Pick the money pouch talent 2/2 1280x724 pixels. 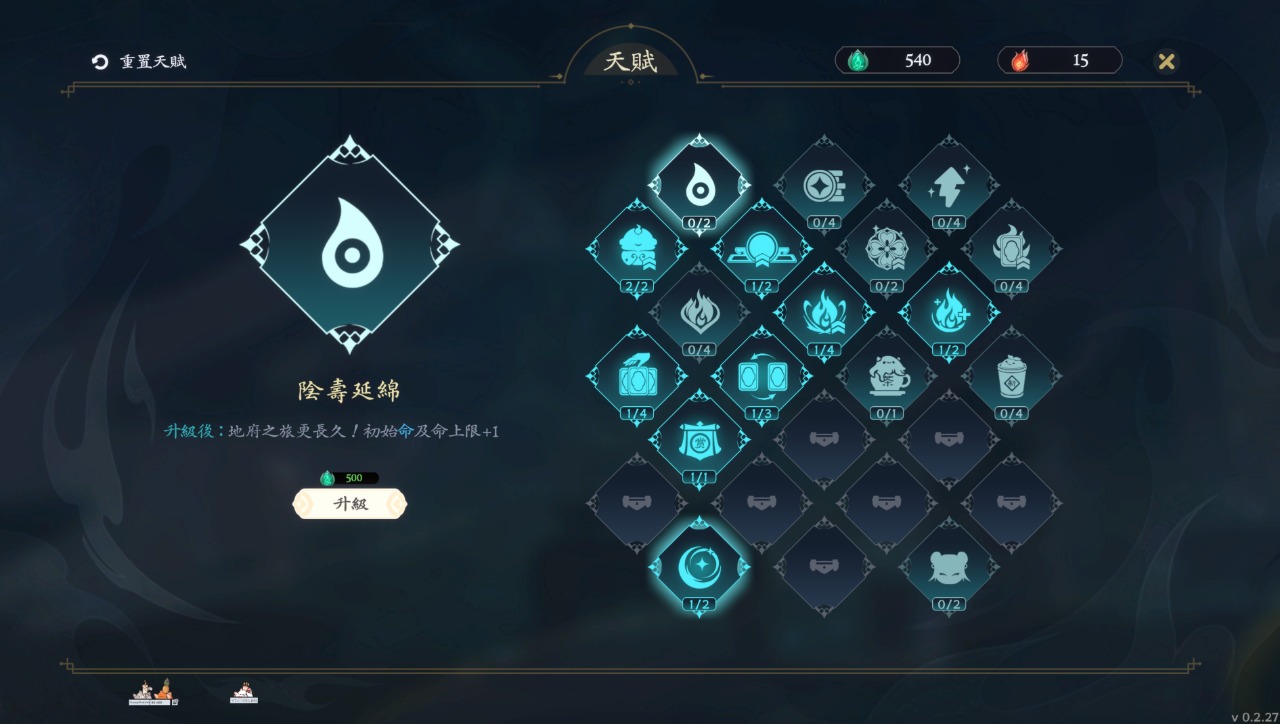pyautogui.click(x=636, y=249)
